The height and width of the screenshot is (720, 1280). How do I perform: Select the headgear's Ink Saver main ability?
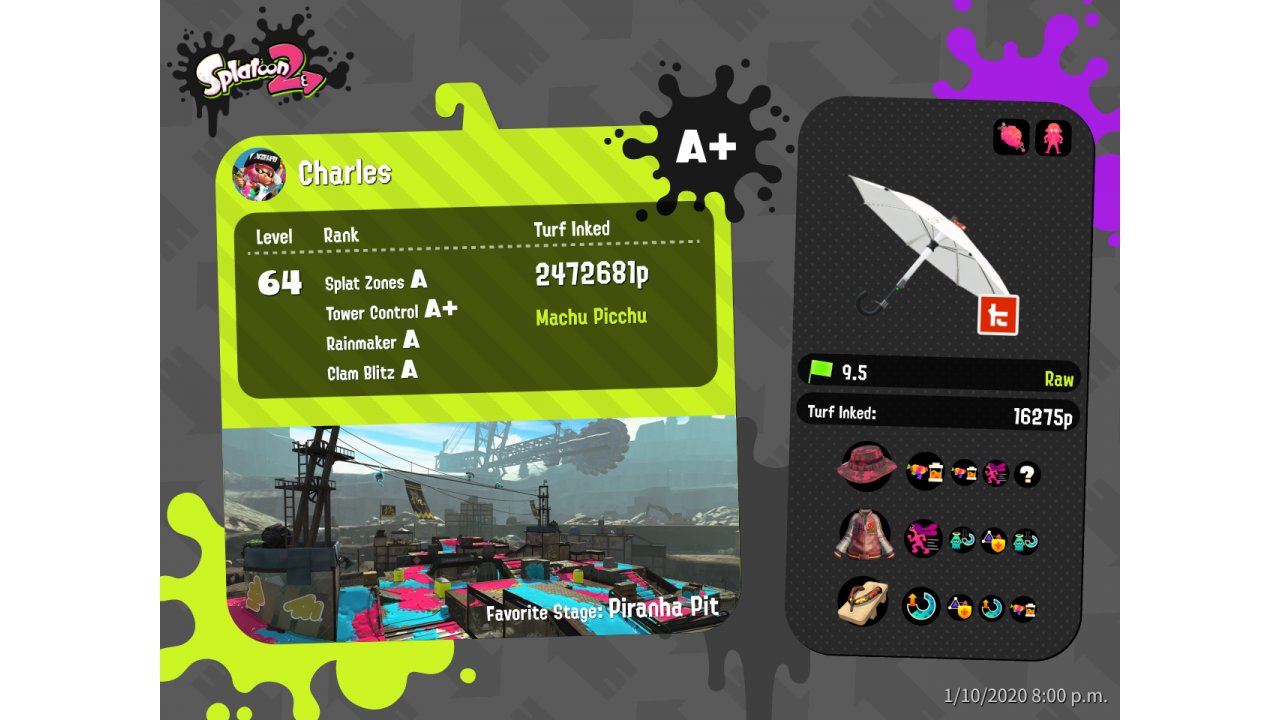pyautogui.click(x=924, y=470)
